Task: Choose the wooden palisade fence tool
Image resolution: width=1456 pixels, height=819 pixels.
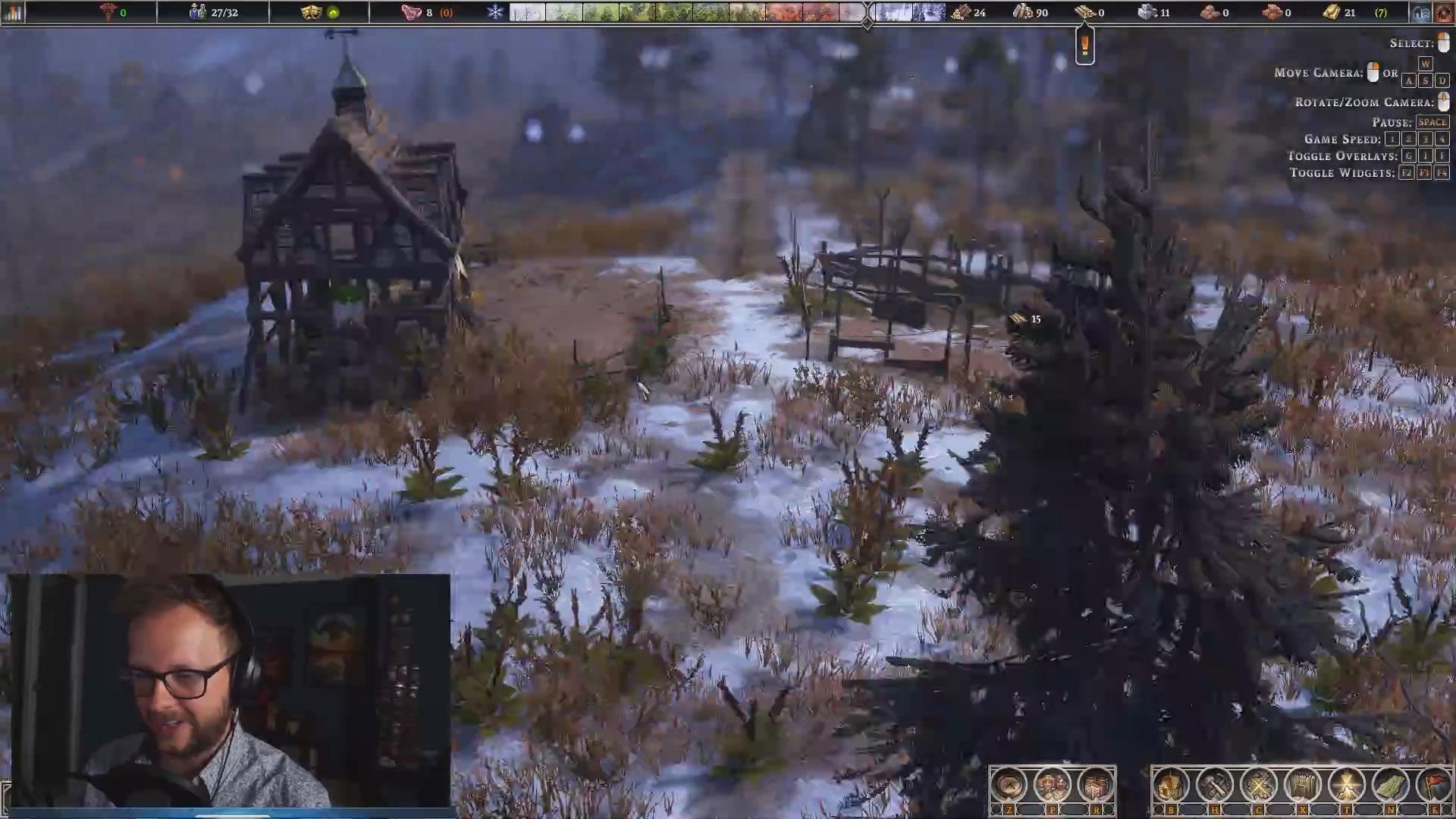Action: pyautogui.click(x=1302, y=785)
